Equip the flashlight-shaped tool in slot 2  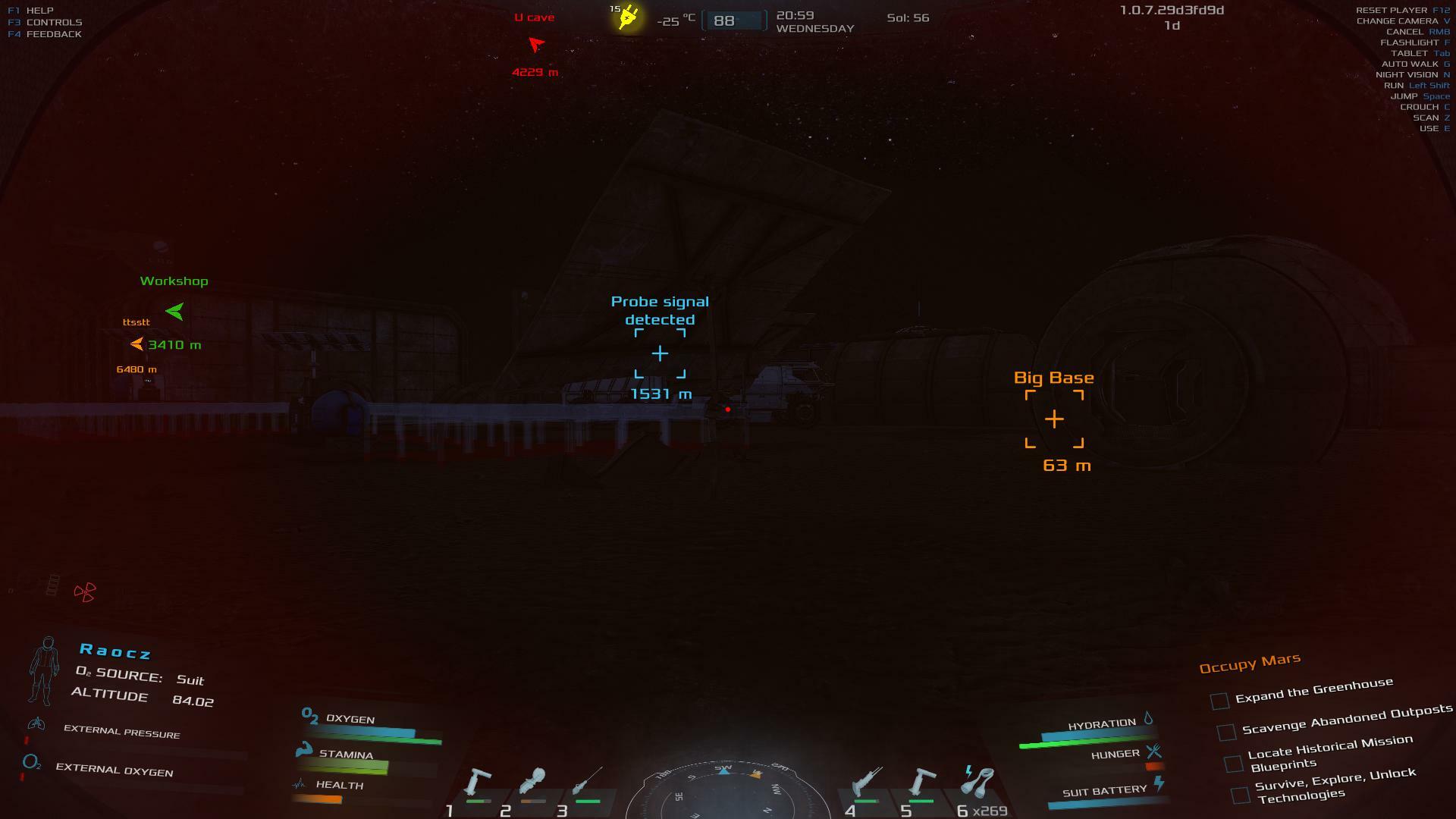532,781
